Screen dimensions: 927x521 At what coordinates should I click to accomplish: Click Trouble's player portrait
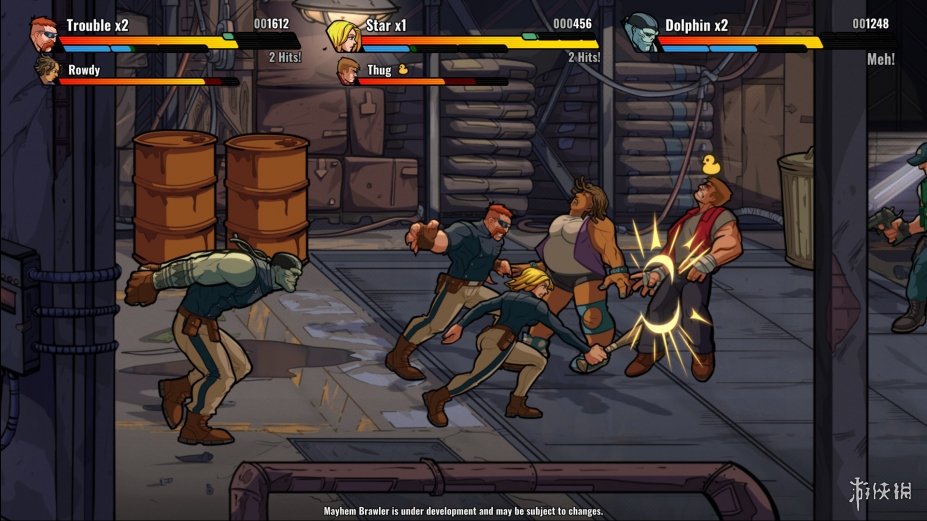[43, 33]
